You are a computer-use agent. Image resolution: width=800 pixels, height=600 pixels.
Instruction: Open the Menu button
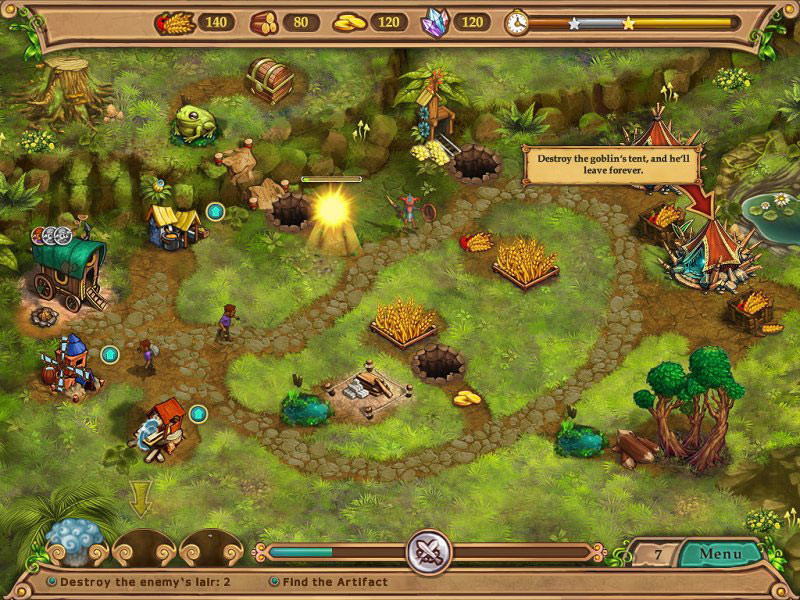720,553
